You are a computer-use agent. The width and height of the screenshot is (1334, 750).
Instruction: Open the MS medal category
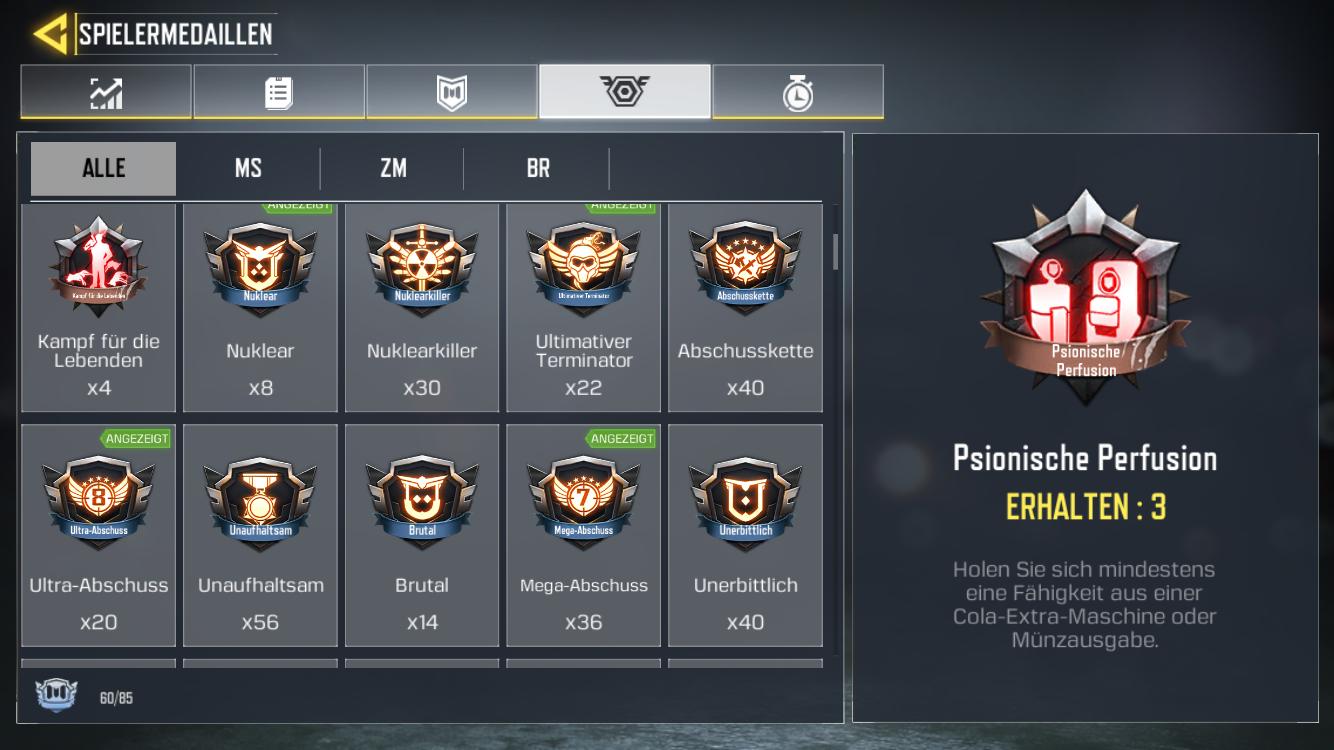click(x=247, y=167)
